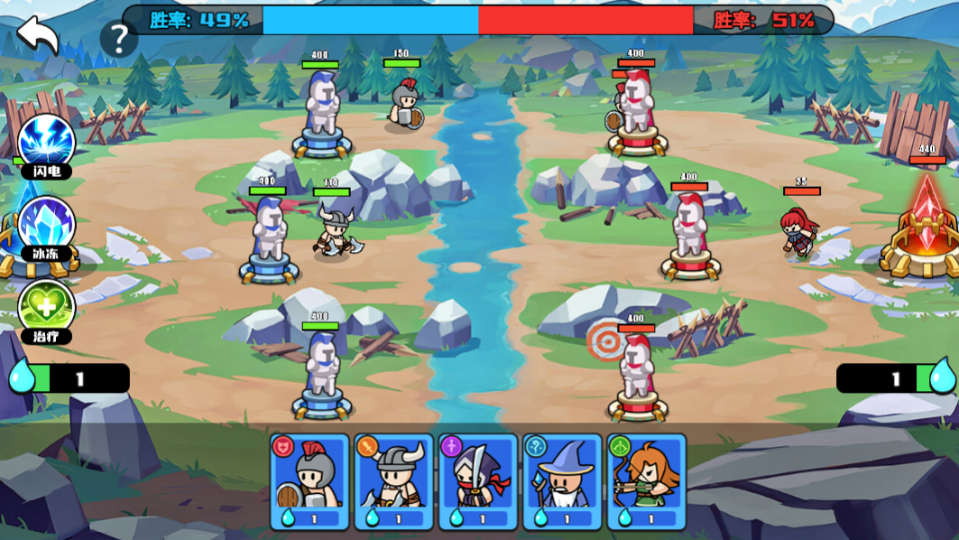Open the question mark help button
The width and height of the screenshot is (959, 540).
tap(119, 39)
